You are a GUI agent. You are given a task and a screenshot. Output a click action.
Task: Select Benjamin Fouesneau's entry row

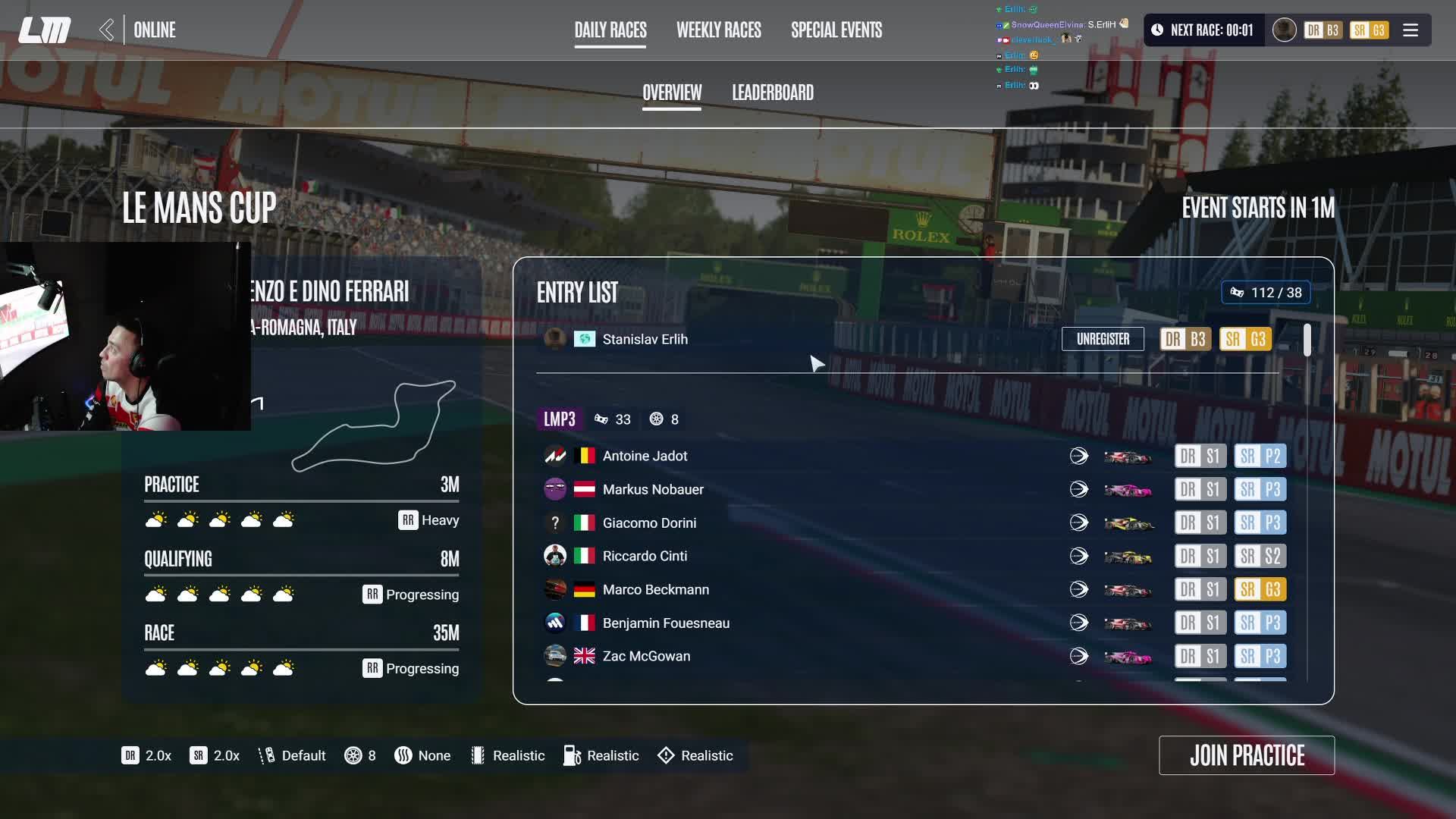click(x=666, y=623)
